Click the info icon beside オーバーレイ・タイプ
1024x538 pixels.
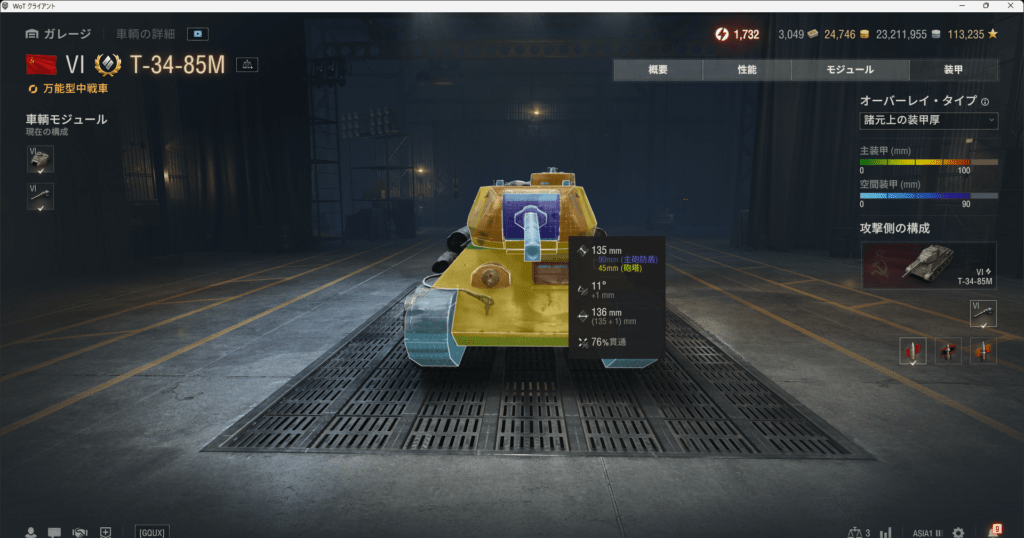pos(985,101)
